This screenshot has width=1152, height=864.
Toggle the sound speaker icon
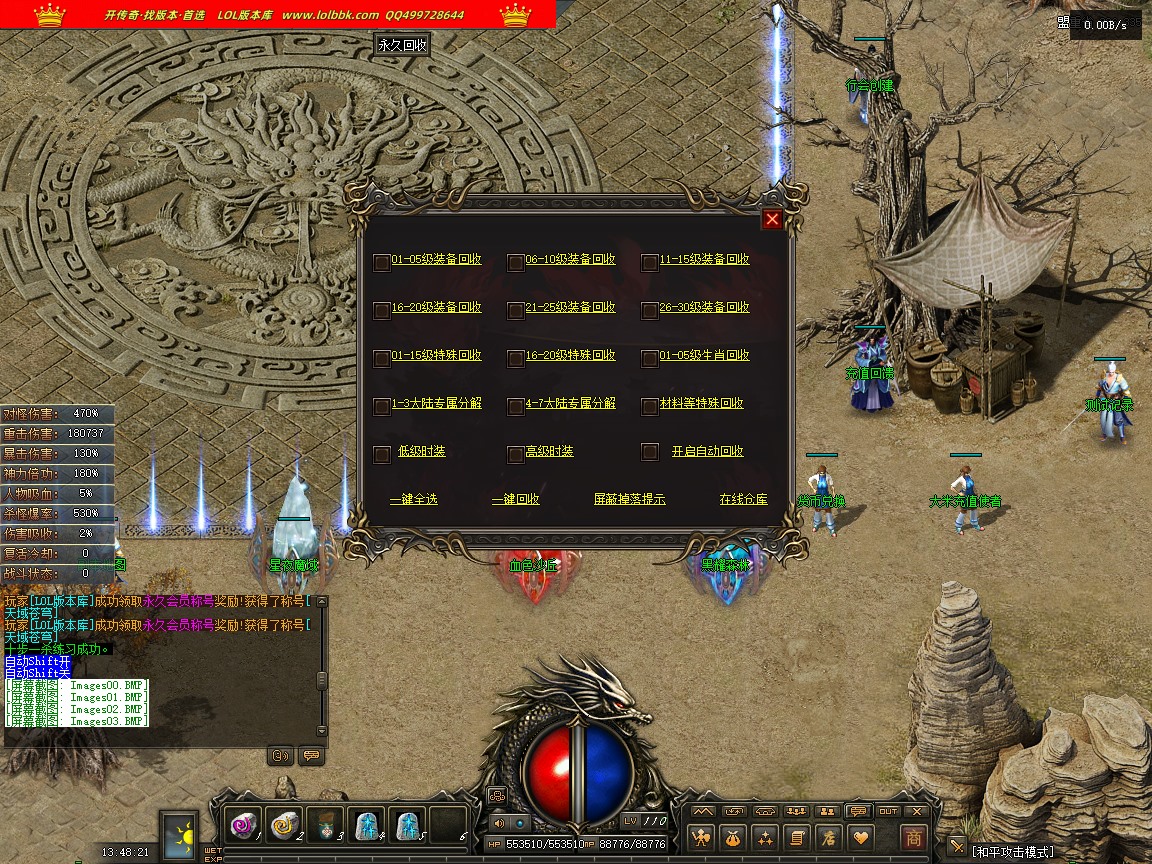[x=499, y=822]
